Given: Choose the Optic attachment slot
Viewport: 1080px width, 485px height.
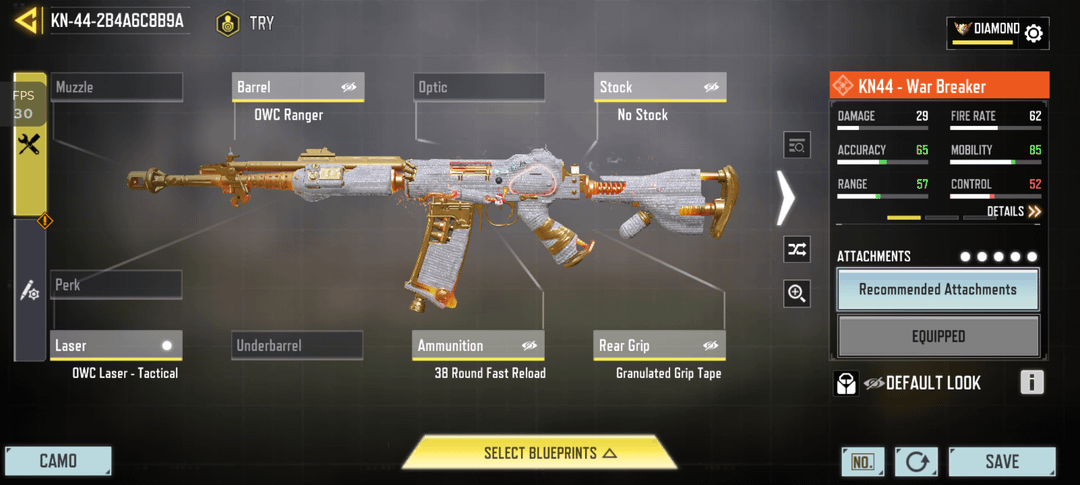Looking at the screenshot, I should 479,88.
